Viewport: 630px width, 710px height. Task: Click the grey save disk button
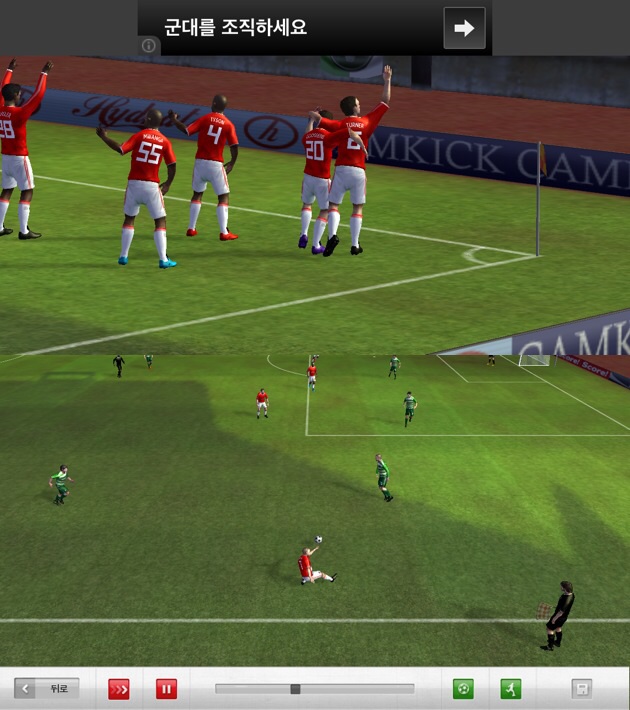tap(581, 689)
